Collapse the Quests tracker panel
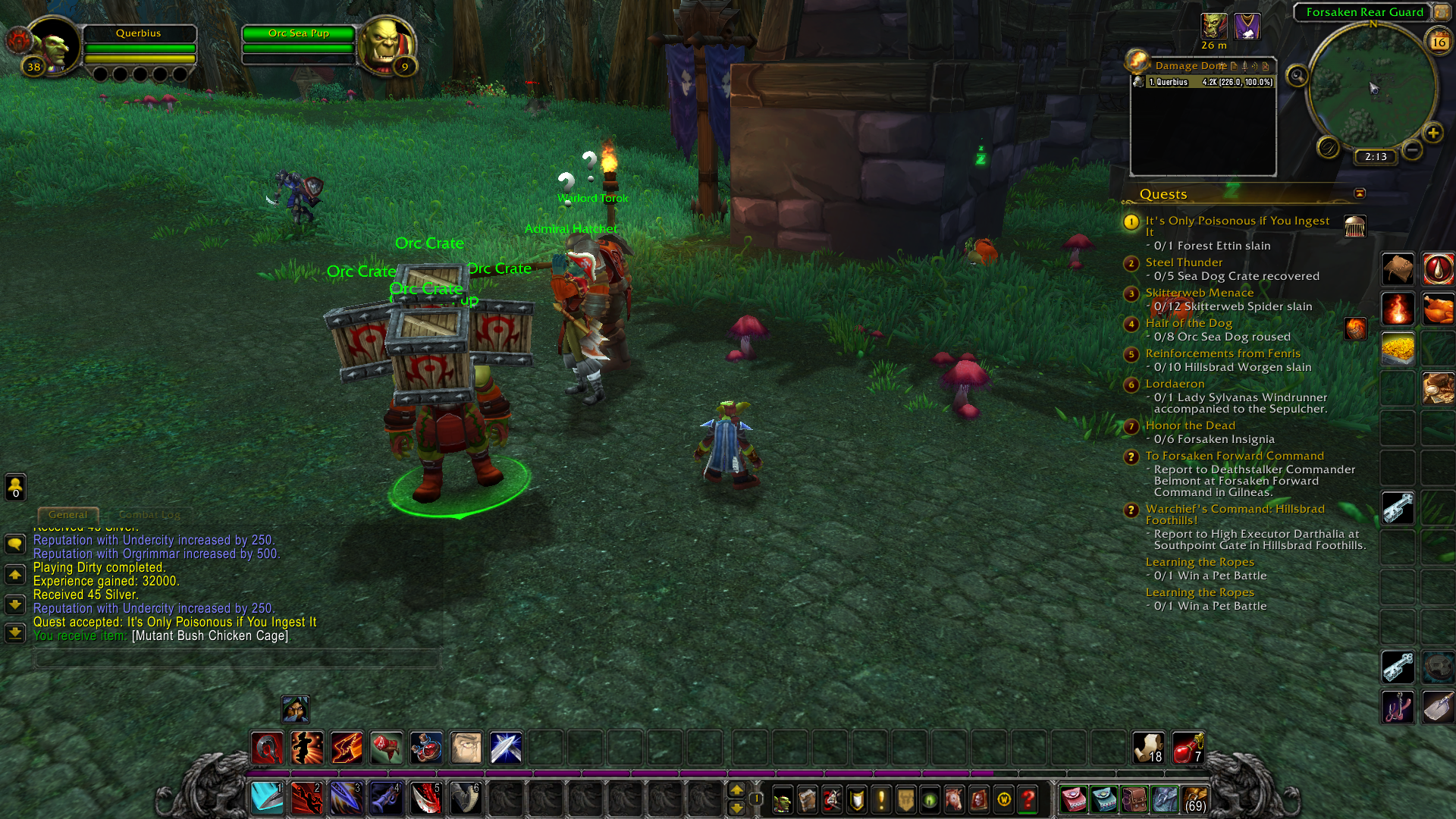 pos(1360,193)
